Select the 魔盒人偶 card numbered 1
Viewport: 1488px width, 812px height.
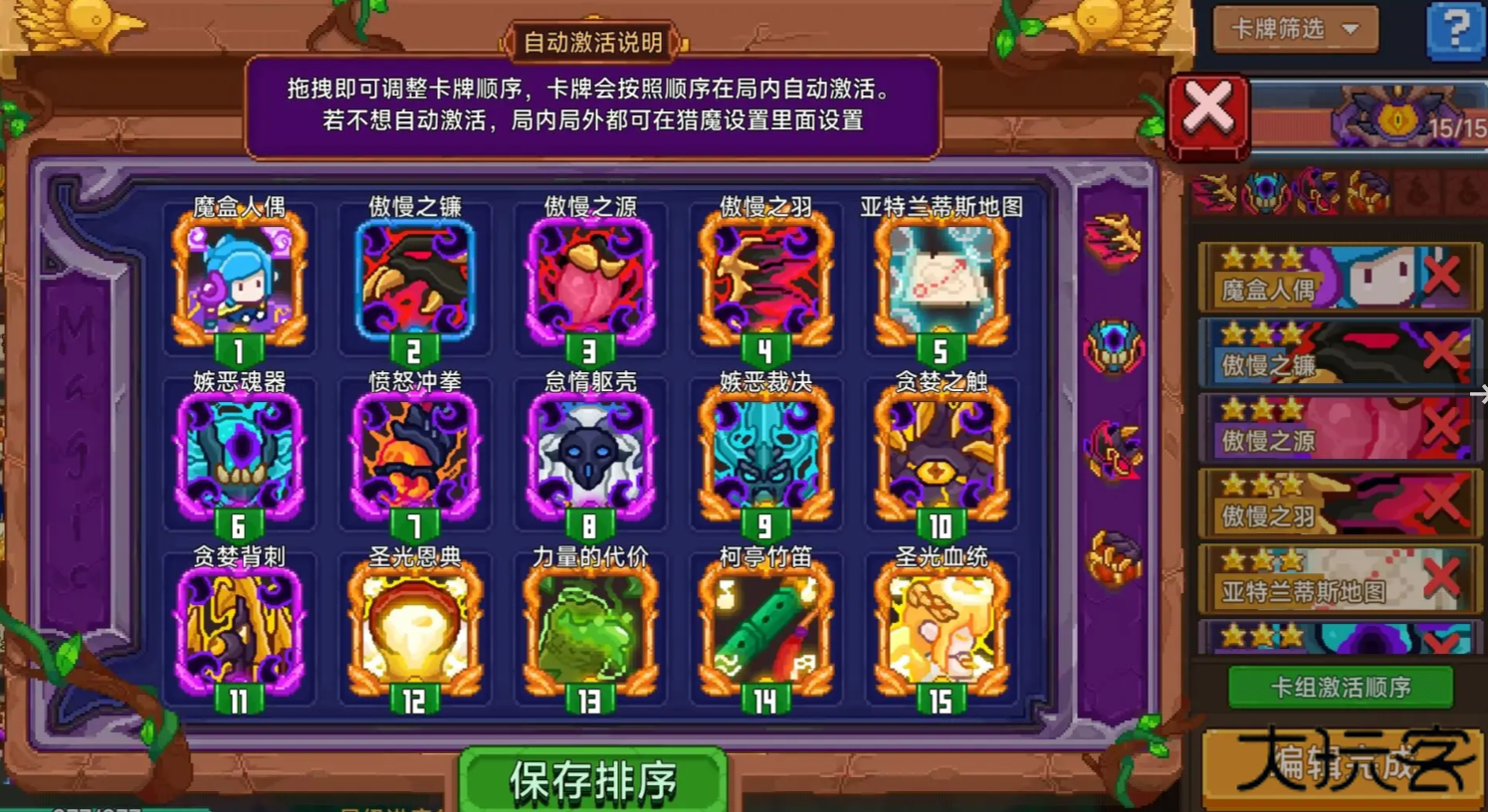pyautogui.click(x=240, y=282)
